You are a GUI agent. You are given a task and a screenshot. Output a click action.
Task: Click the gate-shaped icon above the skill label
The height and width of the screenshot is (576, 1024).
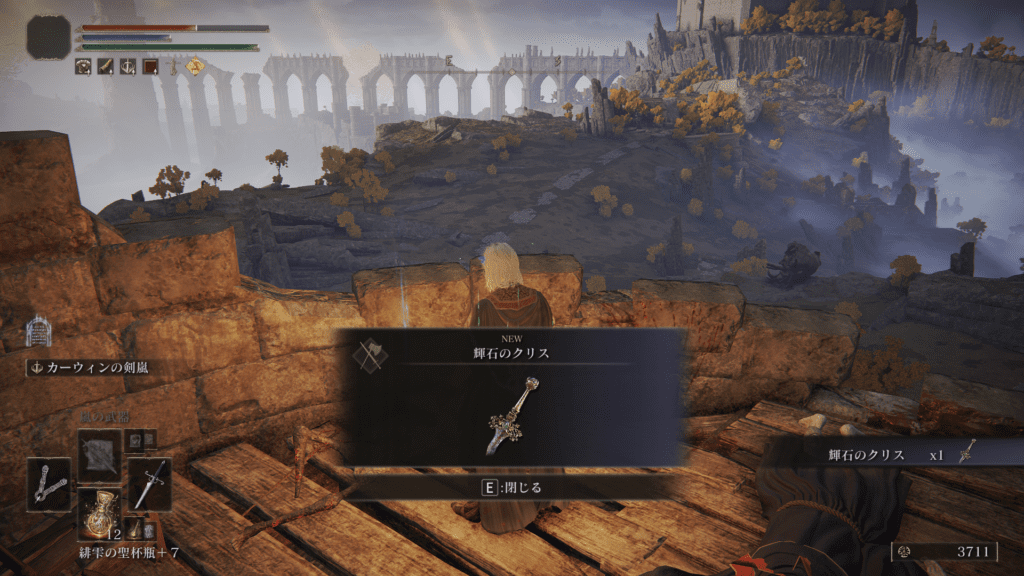coord(38,331)
